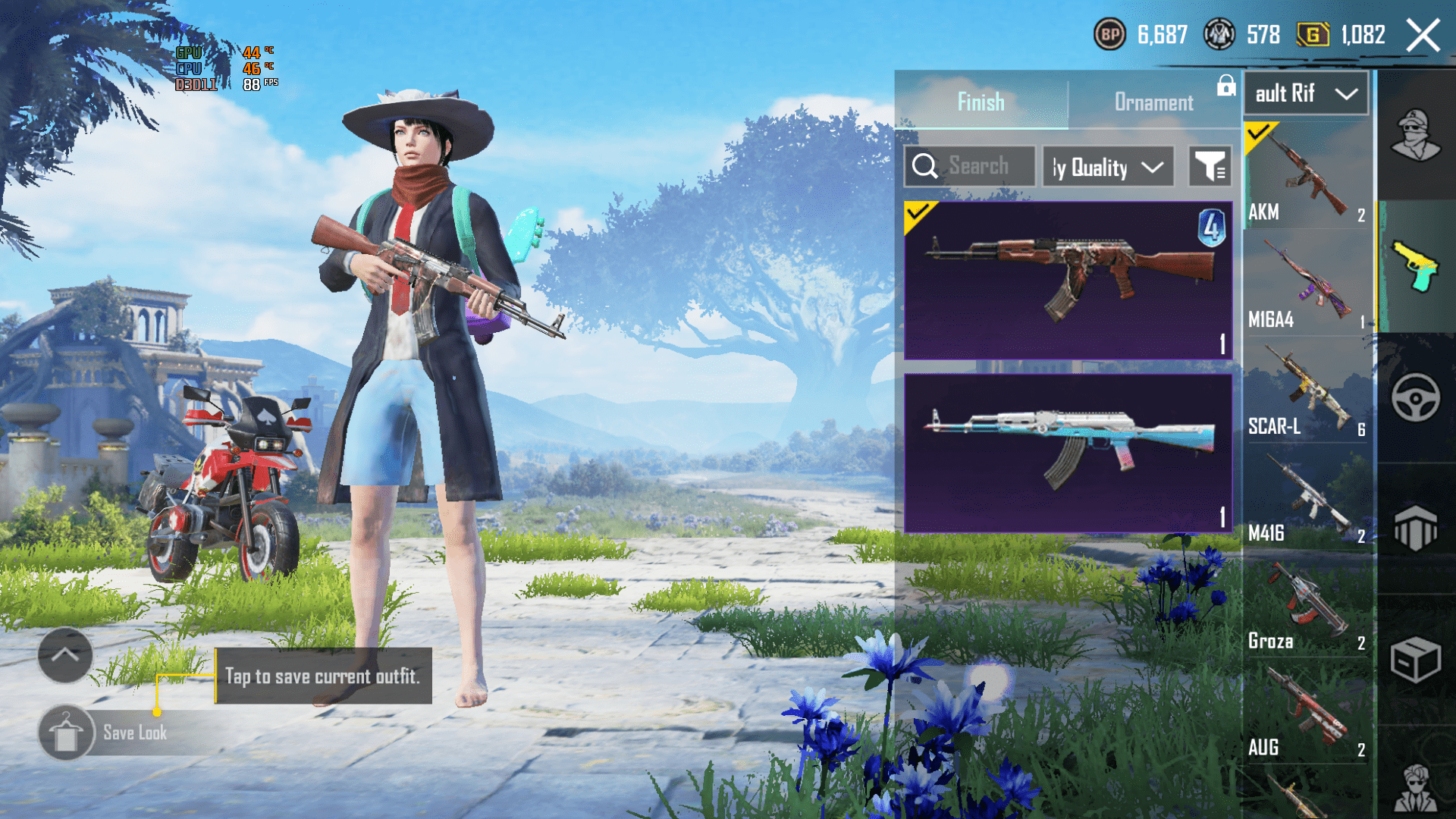Expand the up-arrow panel button
Viewport: 1456px width, 819px height.
tap(65, 655)
